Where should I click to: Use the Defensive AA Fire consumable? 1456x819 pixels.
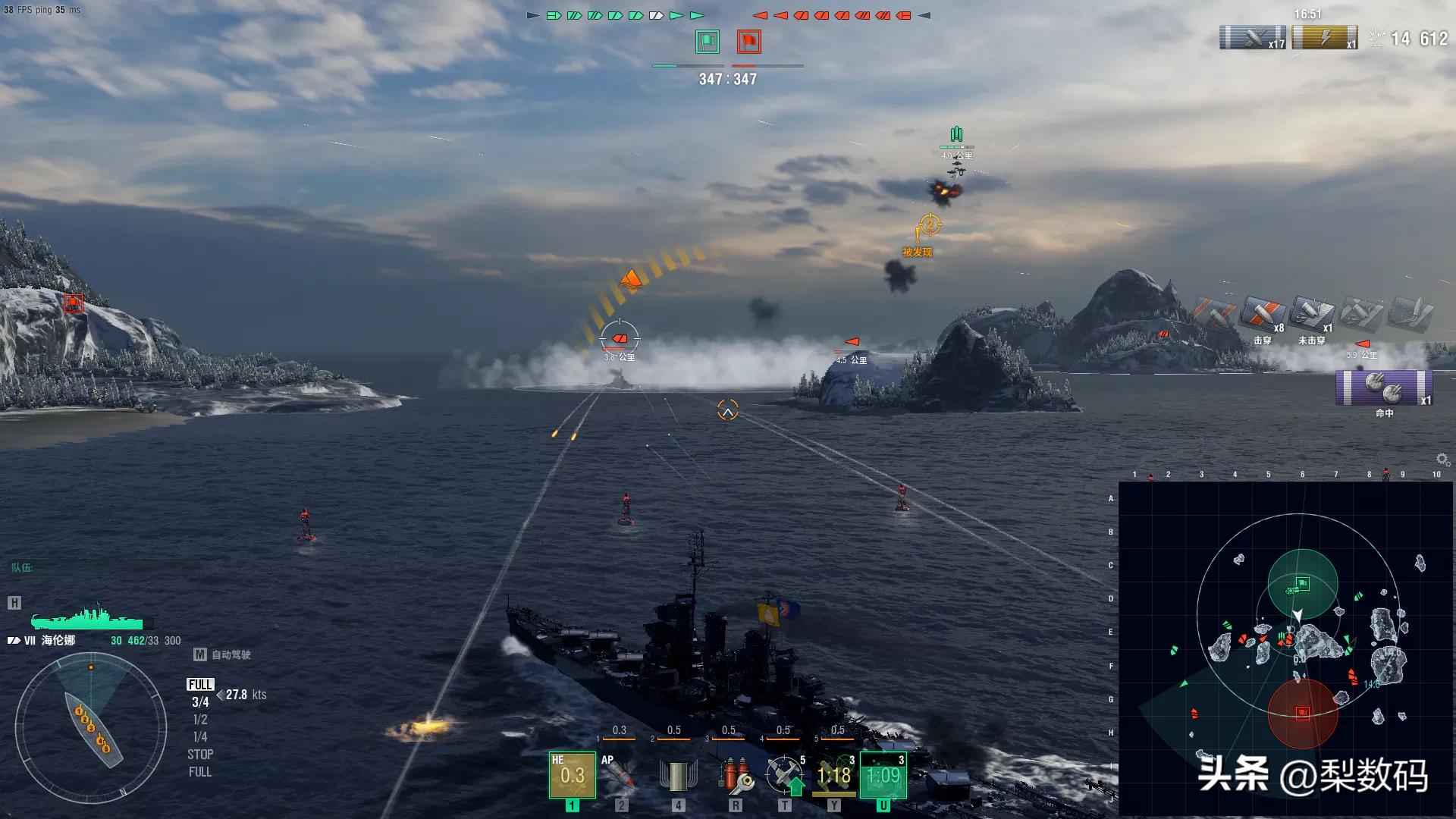[x=784, y=774]
